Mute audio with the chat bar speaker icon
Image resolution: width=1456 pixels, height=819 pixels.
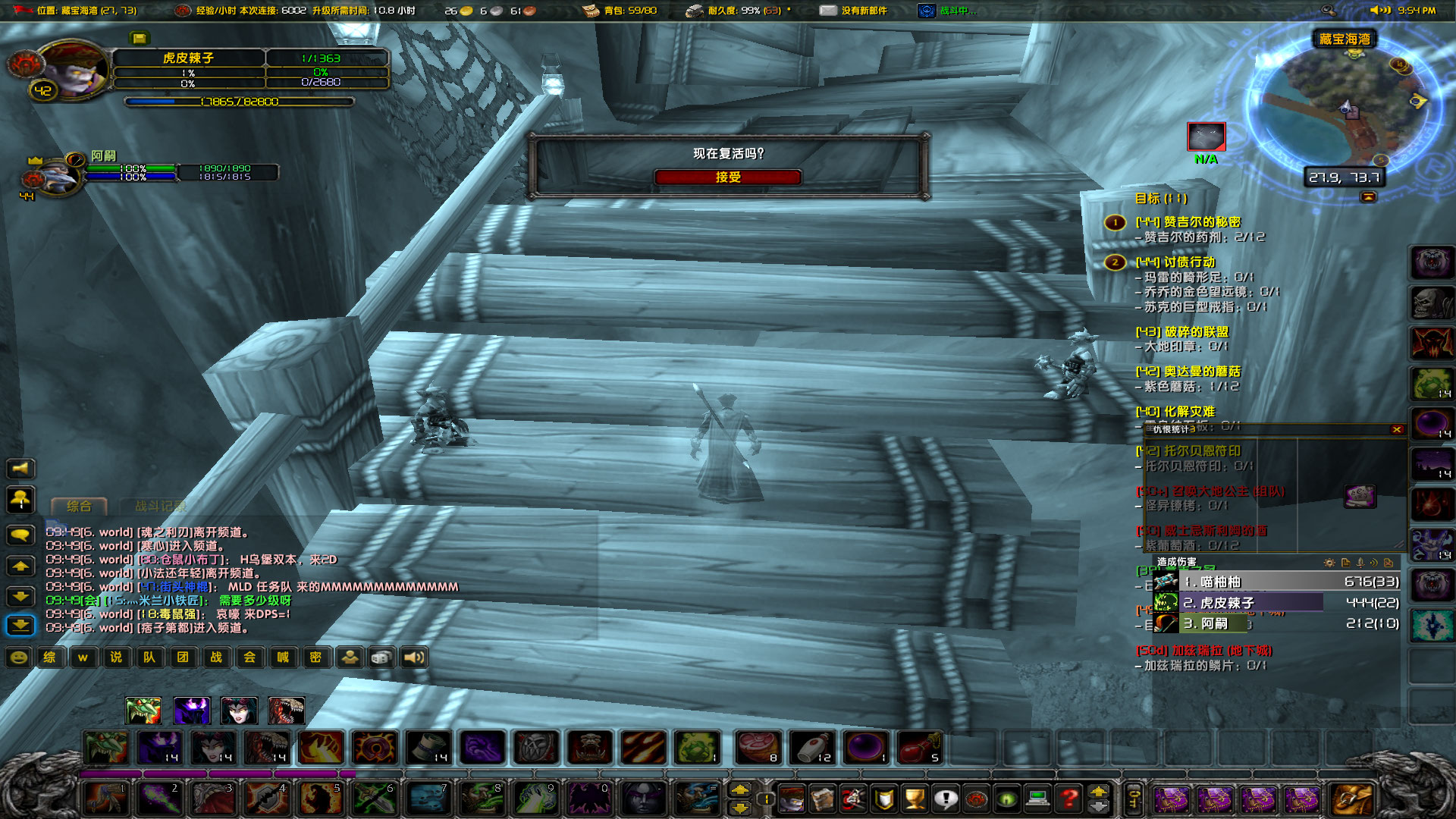point(413,657)
